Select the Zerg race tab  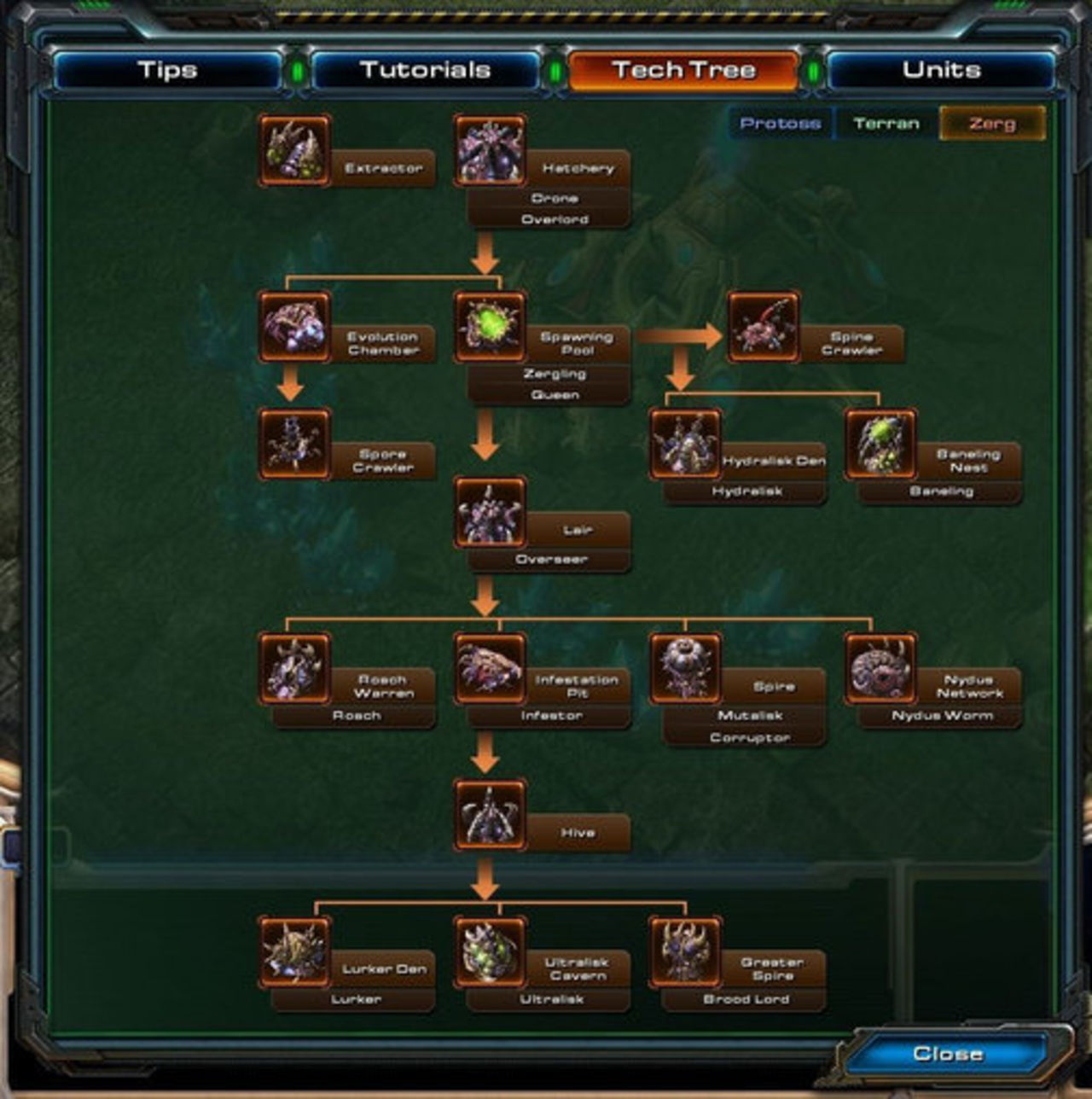pos(990,123)
